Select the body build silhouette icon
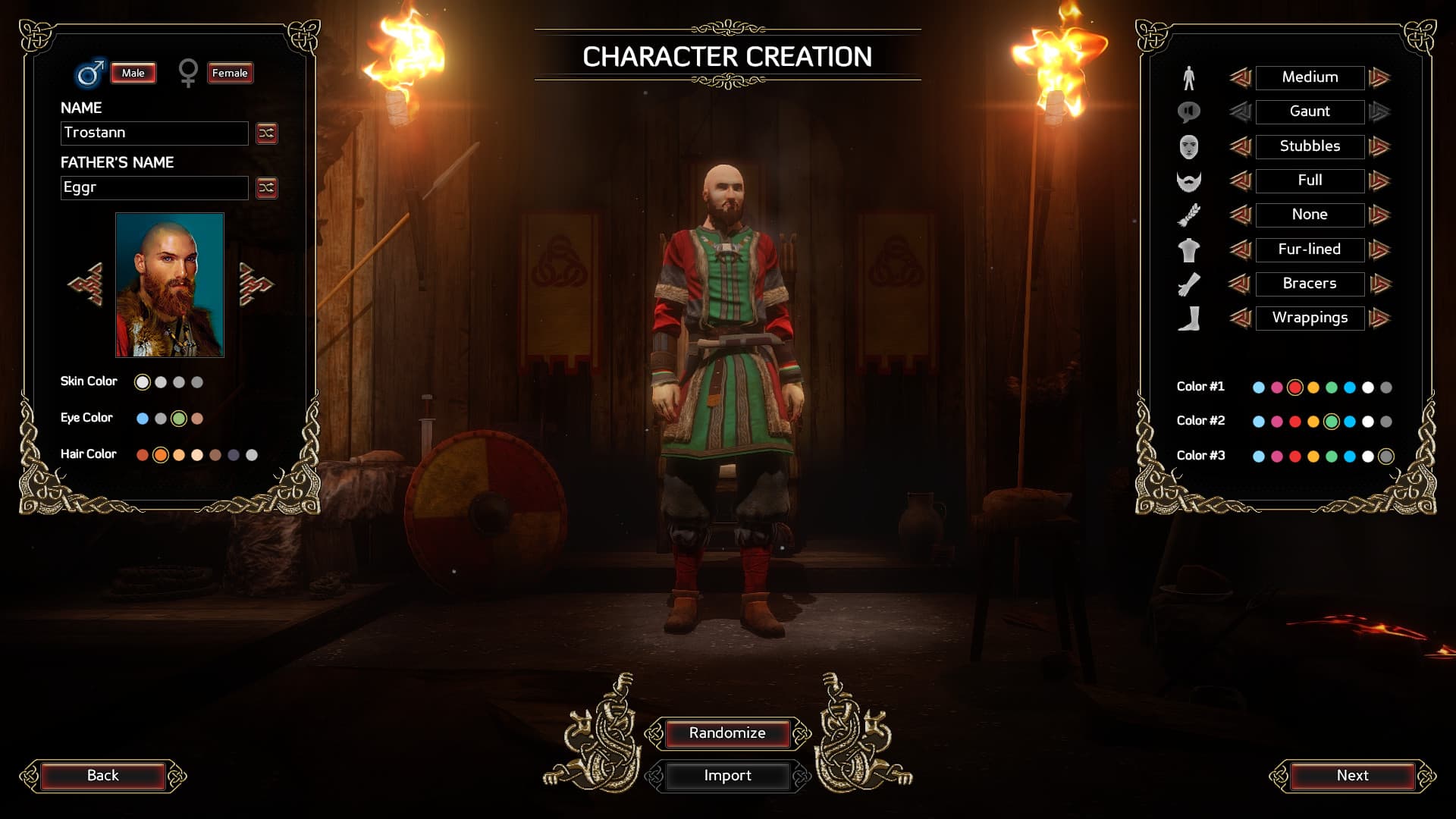 pyautogui.click(x=1189, y=77)
